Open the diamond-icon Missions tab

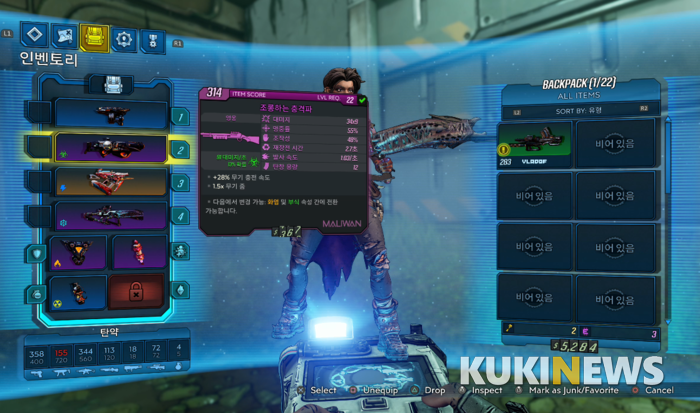[x=34, y=38]
